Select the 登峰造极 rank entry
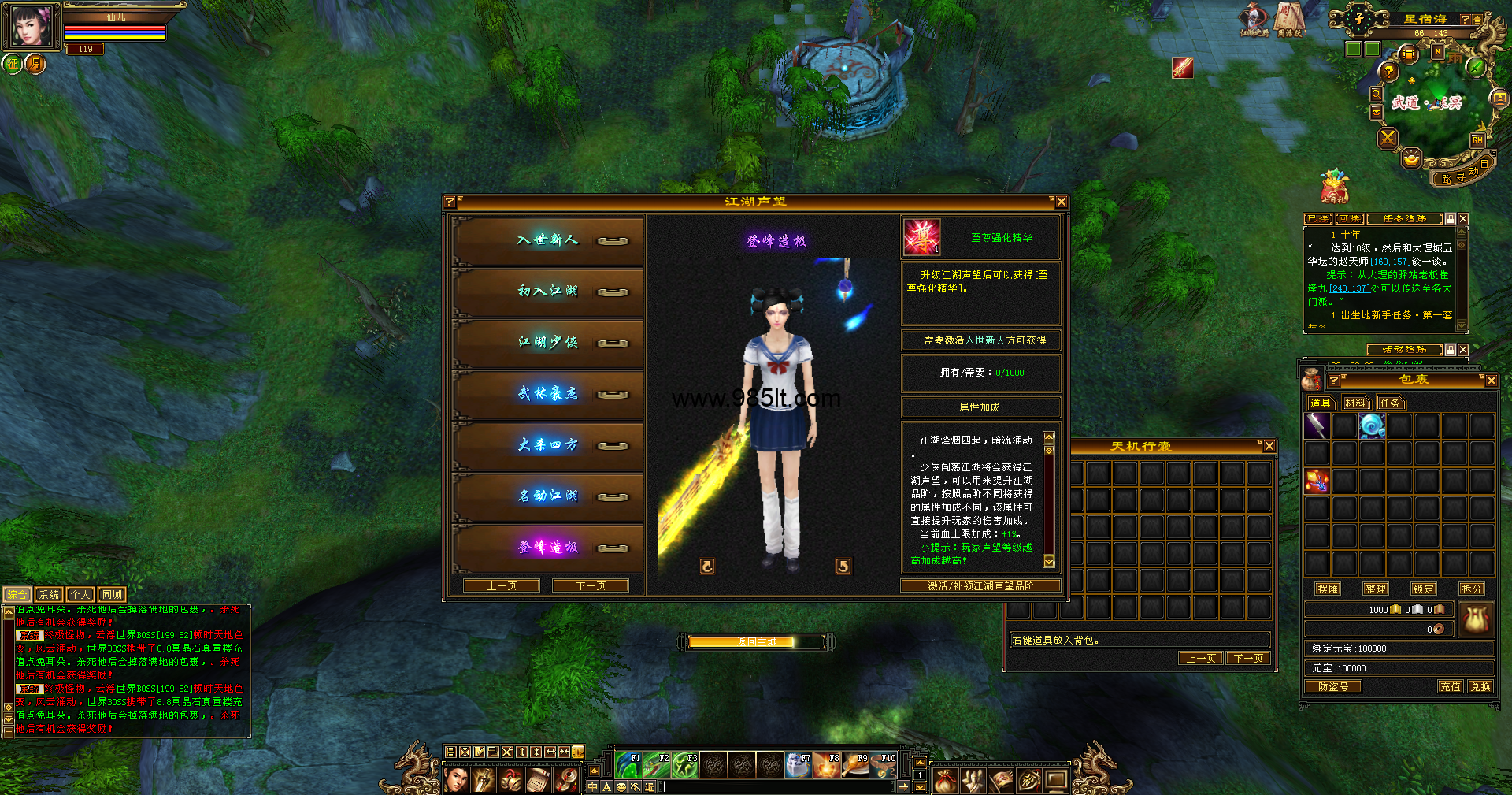Screen dimensions: 1512x795 tap(548, 548)
